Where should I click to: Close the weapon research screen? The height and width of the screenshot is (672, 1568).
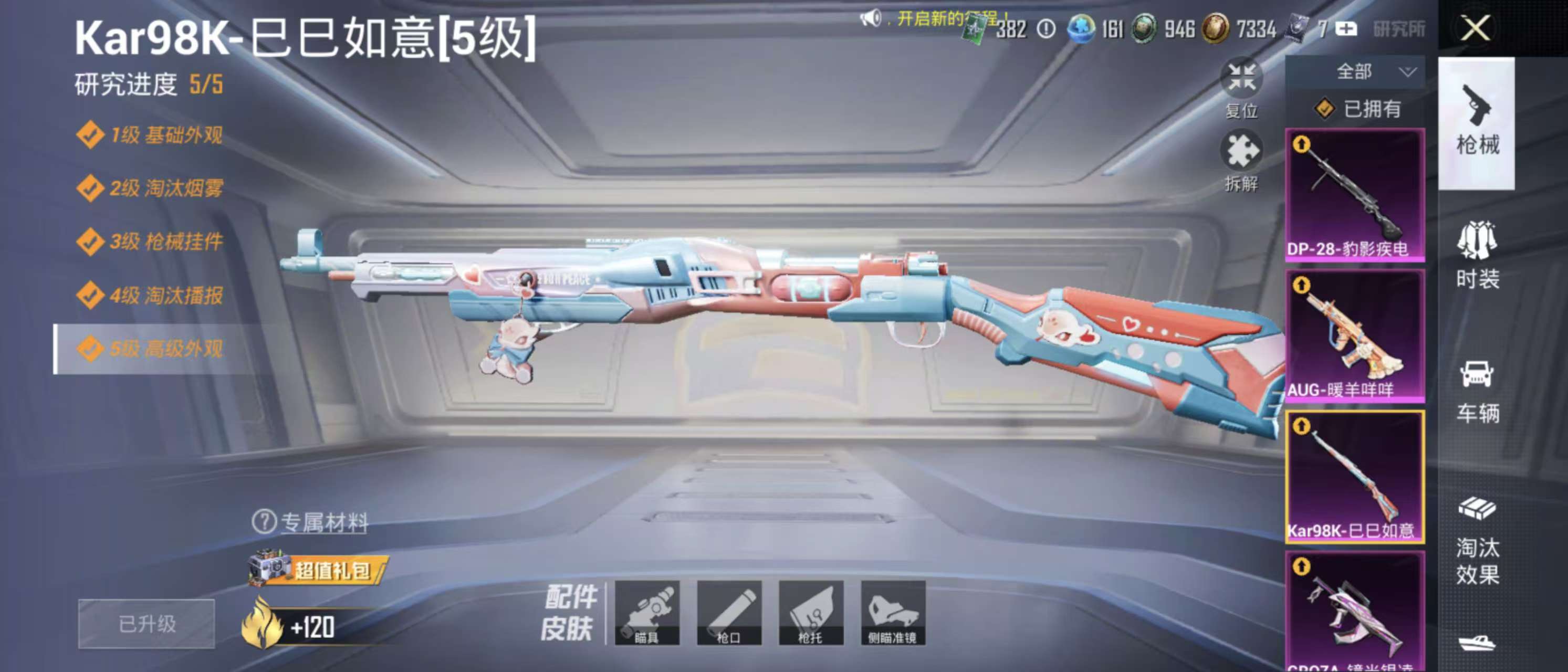[x=1476, y=28]
